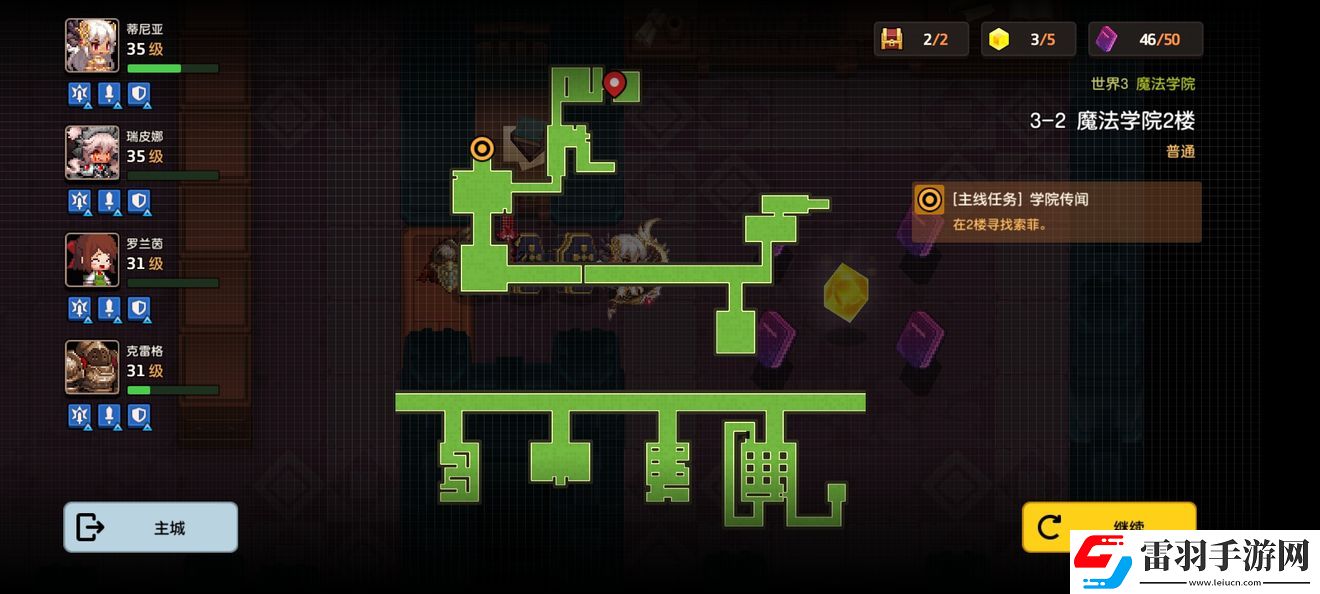
Task: Open the 学院传闻 main quest tracker
Action: coord(1056,211)
